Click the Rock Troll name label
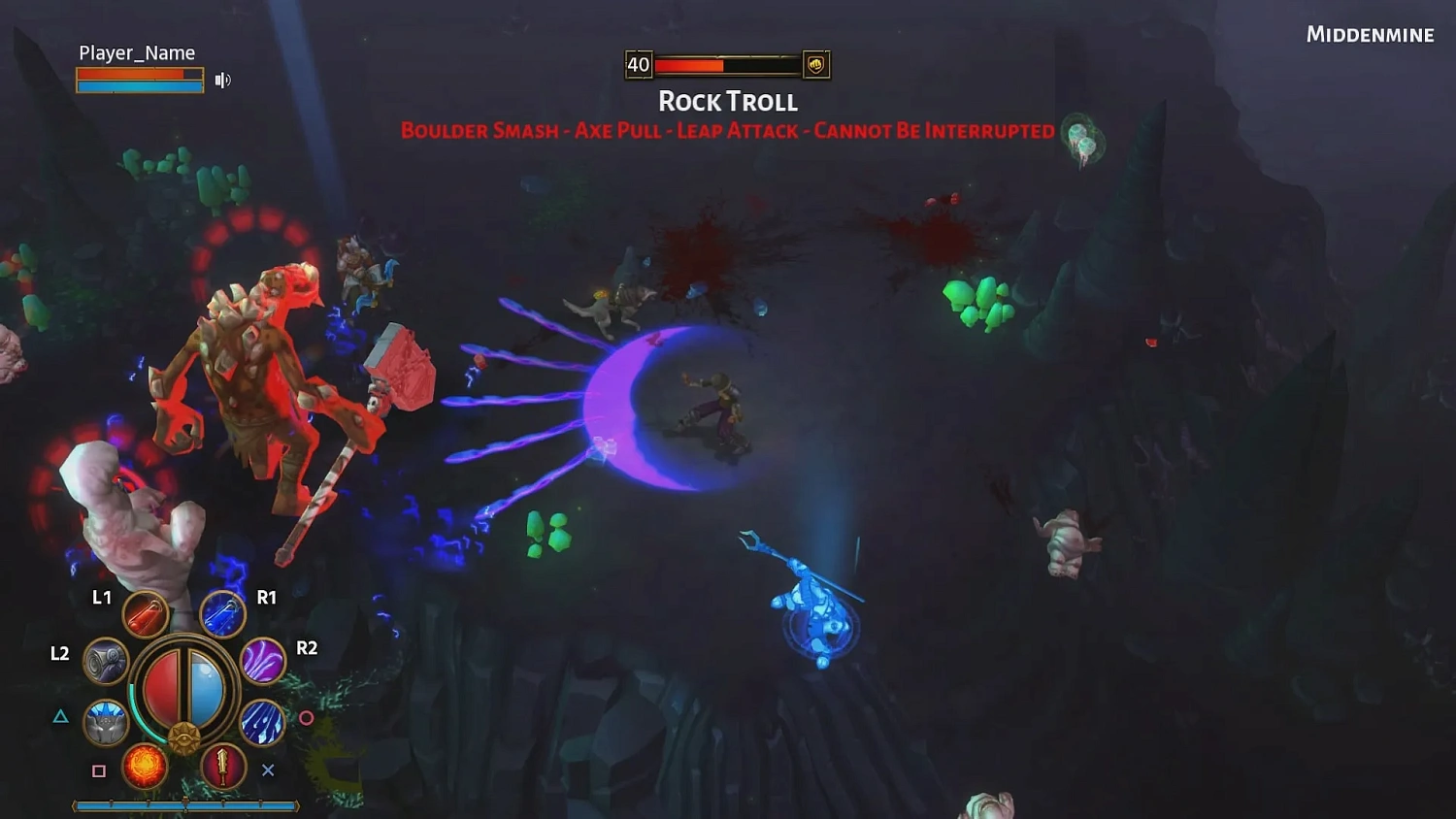 (x=729, y=100)
